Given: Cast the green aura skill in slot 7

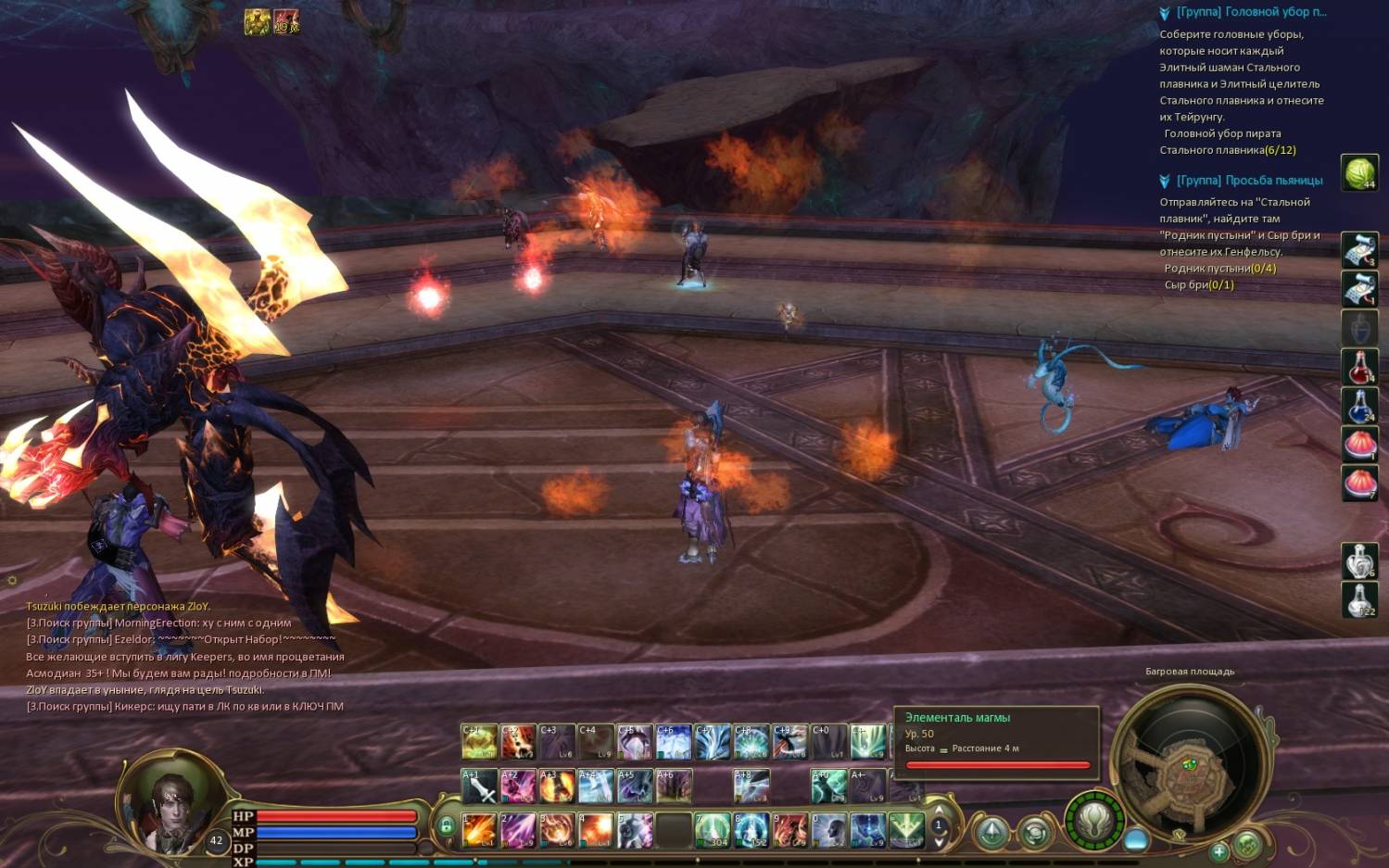Looking at the screenshot, I should (x=713, y=830).
